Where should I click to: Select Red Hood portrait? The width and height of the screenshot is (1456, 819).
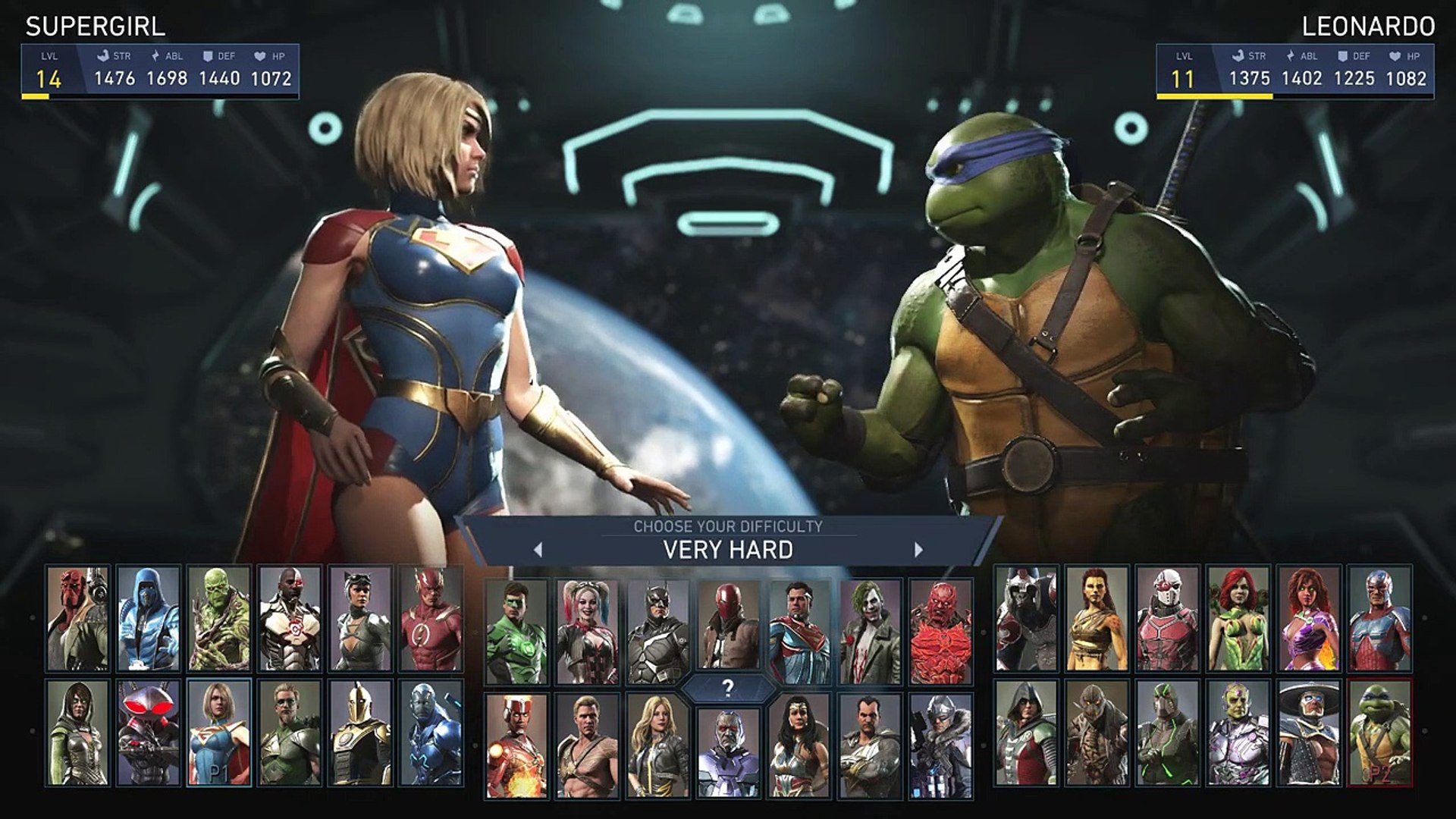(728, 632)
